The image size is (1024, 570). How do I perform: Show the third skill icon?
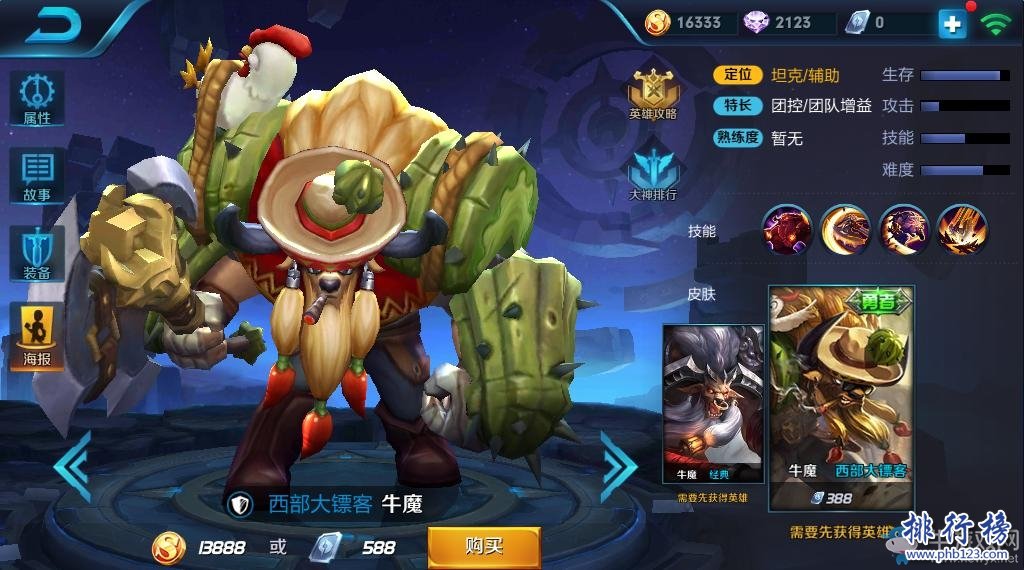click(904, 230)
